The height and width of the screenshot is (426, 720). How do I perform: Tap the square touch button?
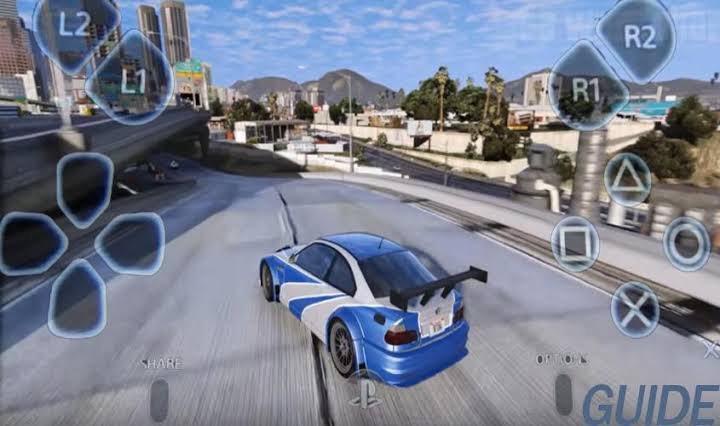576,243
